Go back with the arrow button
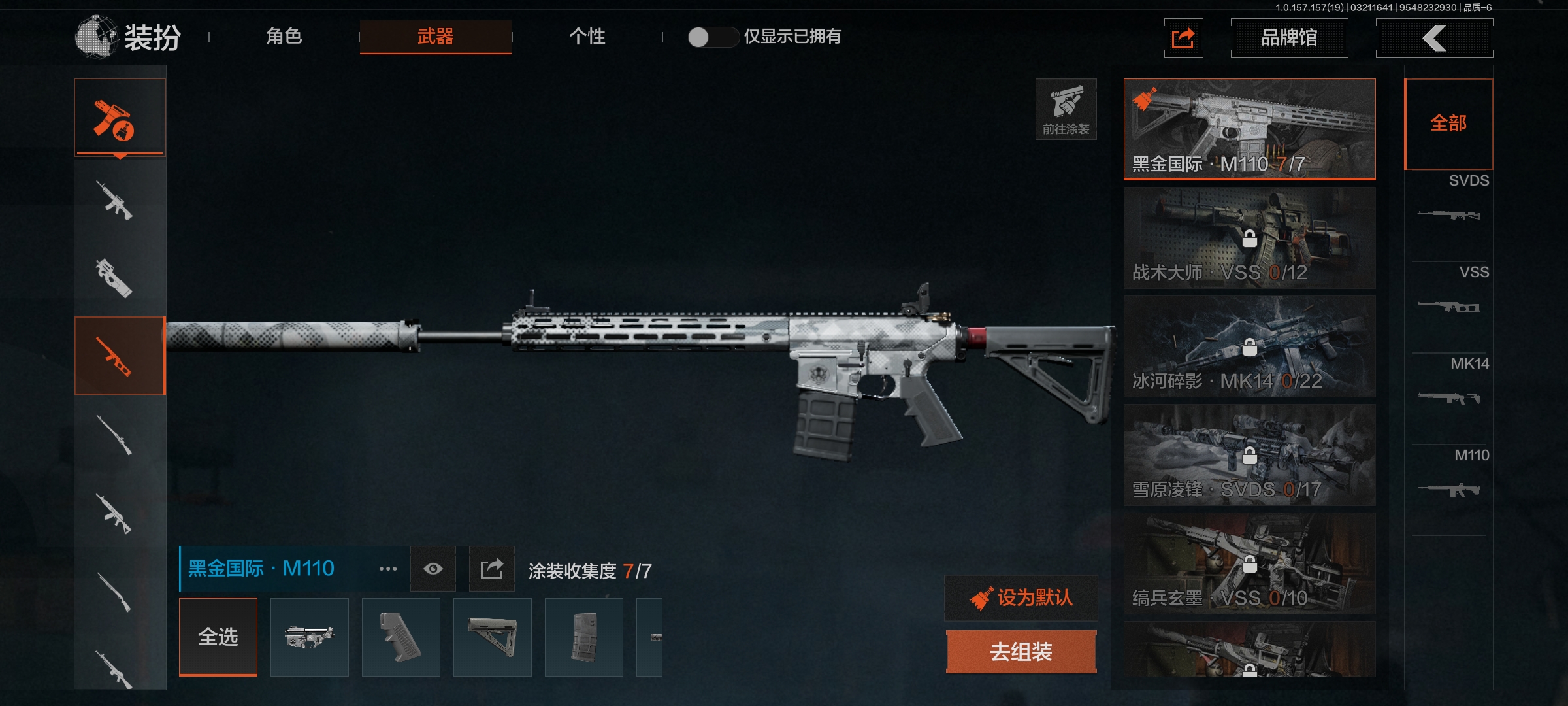 click(1434, 38)
